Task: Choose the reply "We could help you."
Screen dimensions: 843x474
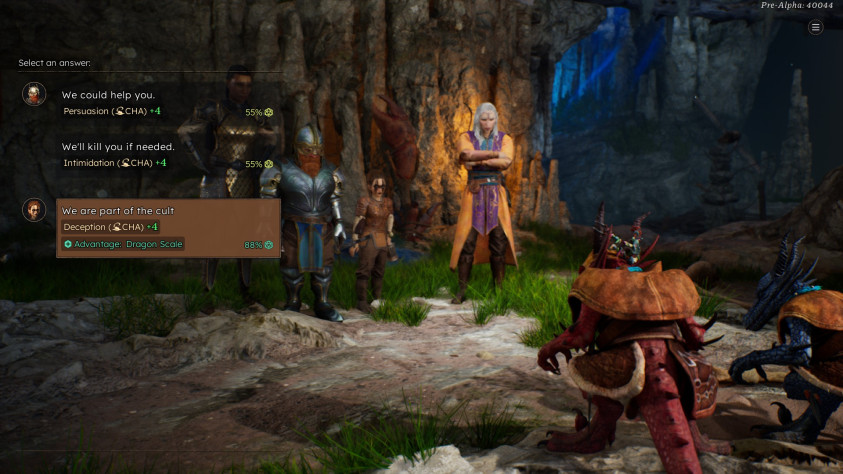Action: [x=108, y=95]
